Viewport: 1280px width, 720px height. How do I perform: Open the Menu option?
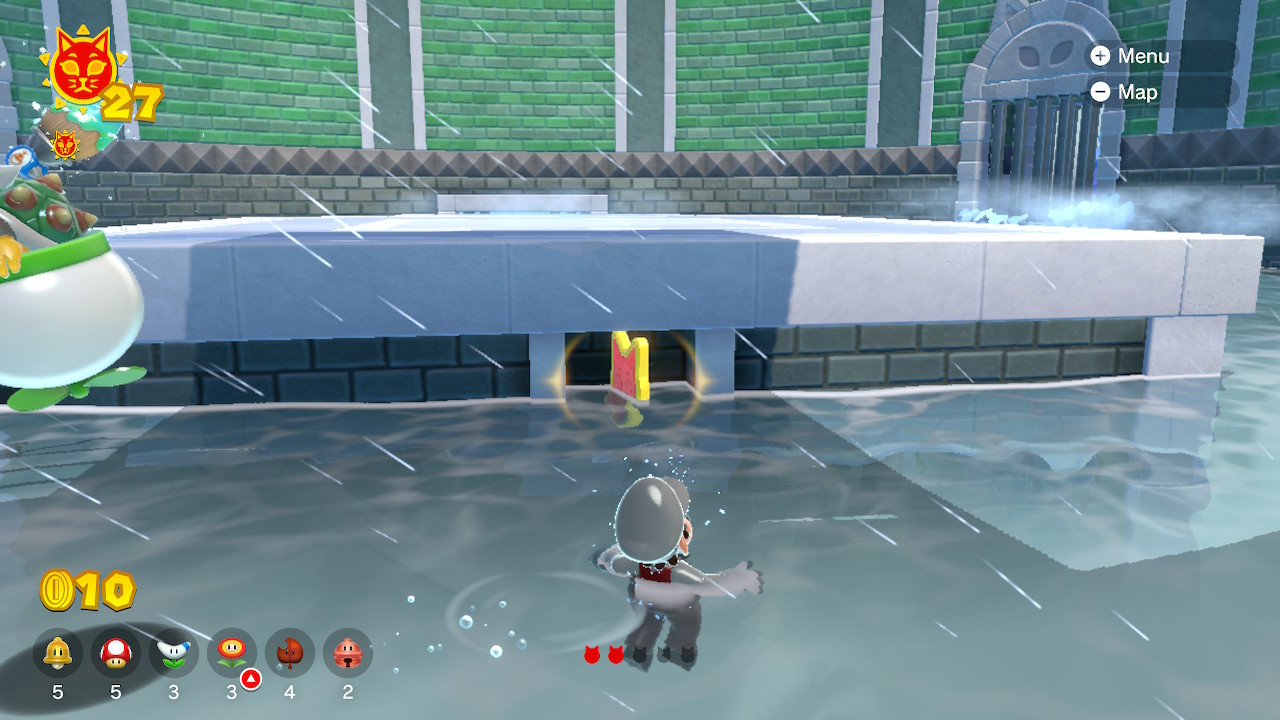coord(1130,56)
